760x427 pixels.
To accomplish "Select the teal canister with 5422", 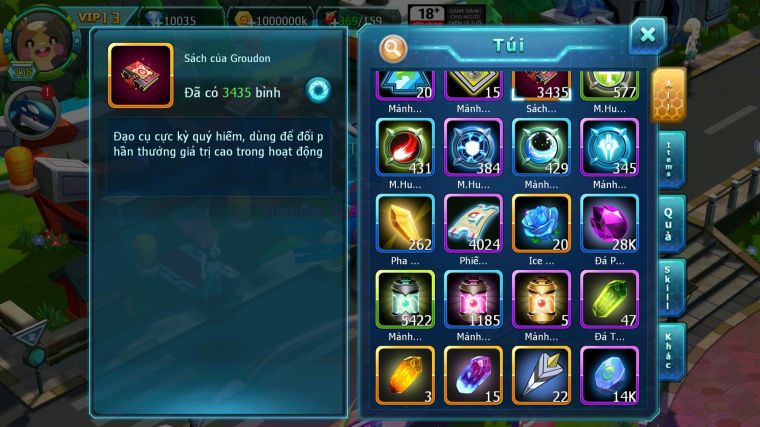I will click(405, 298).
